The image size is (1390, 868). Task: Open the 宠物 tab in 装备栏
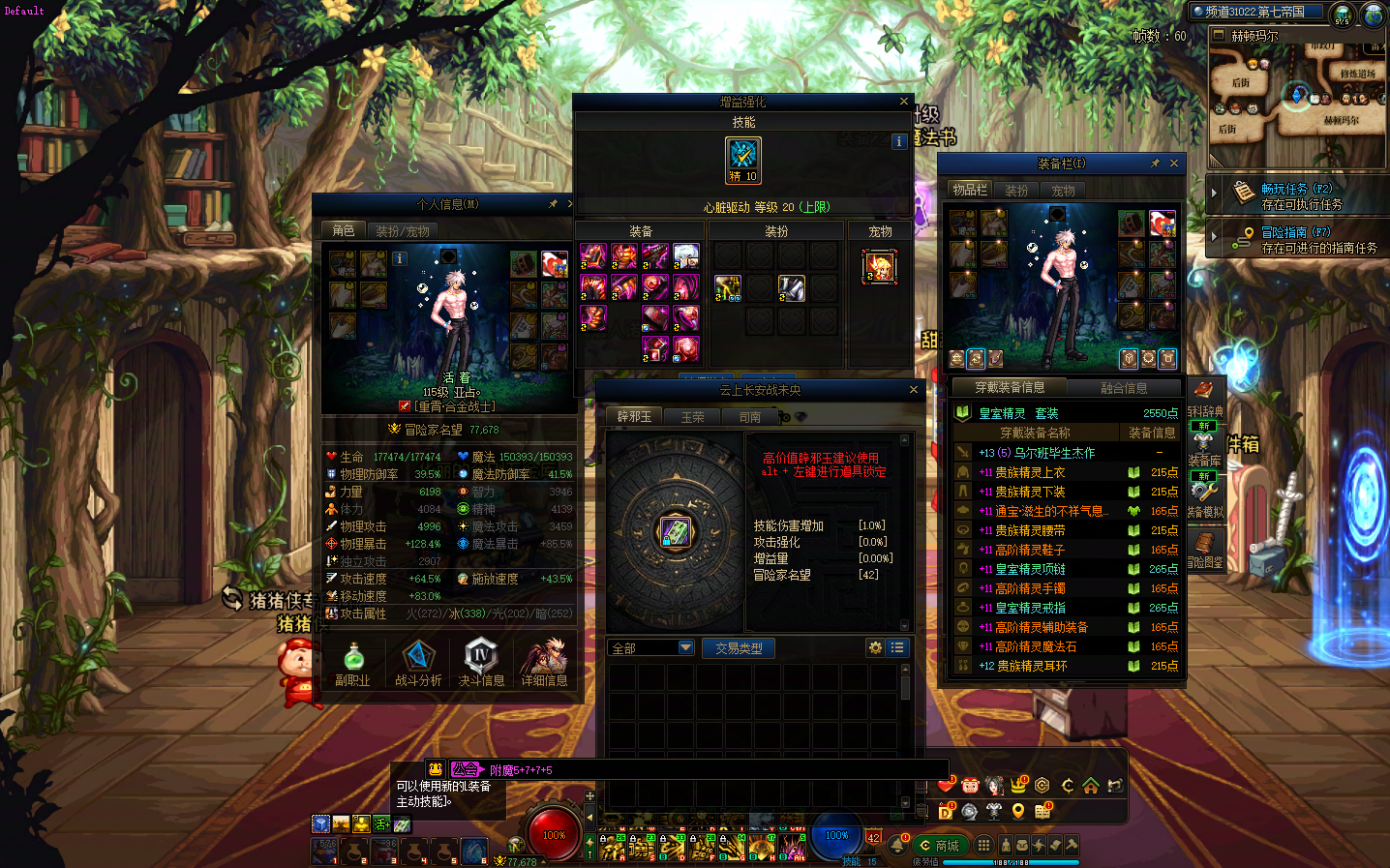1063,191
